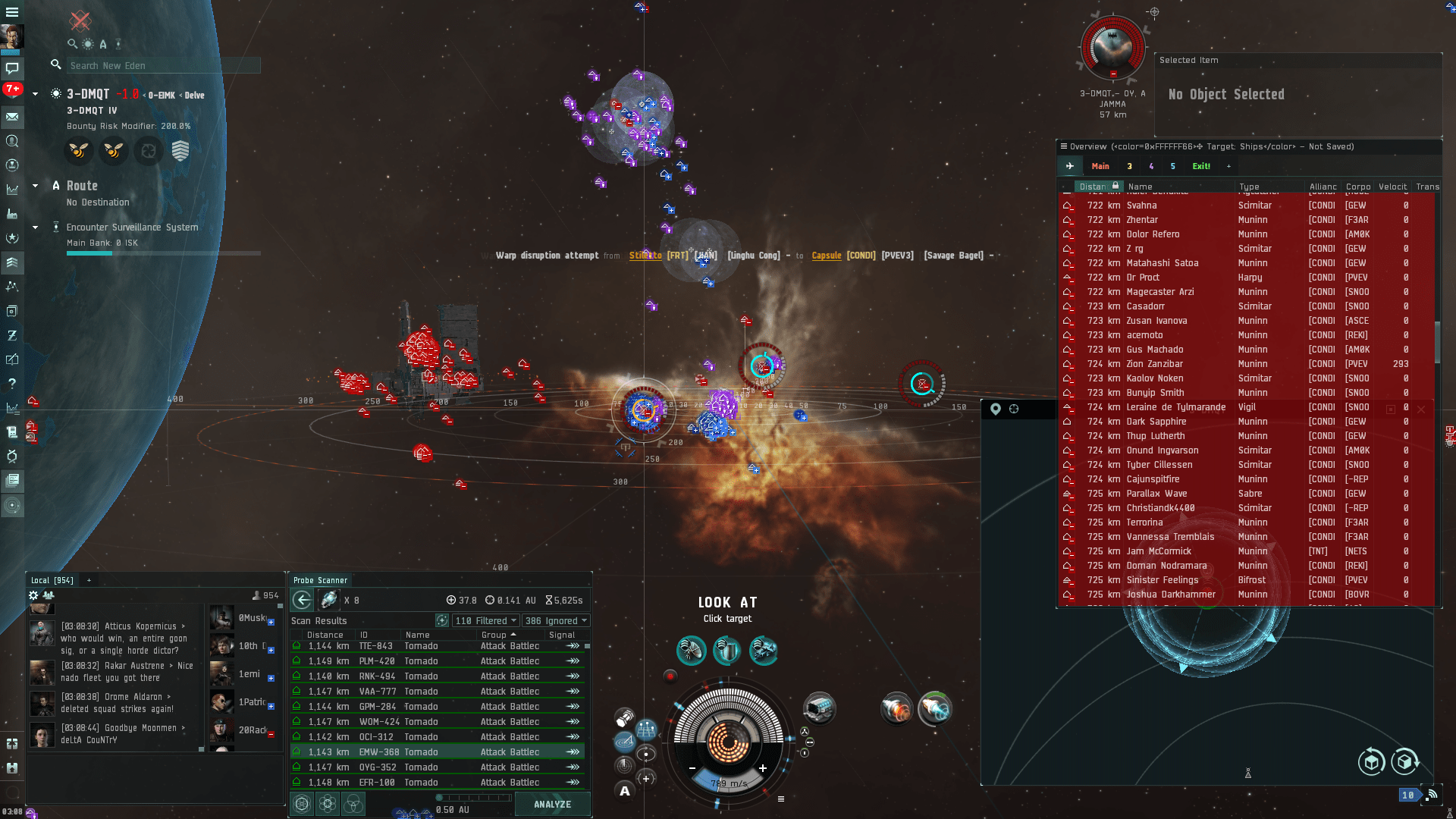The image size is (1456, 819).
Task: Open the main hamburger menu
Action: [12, 12]
